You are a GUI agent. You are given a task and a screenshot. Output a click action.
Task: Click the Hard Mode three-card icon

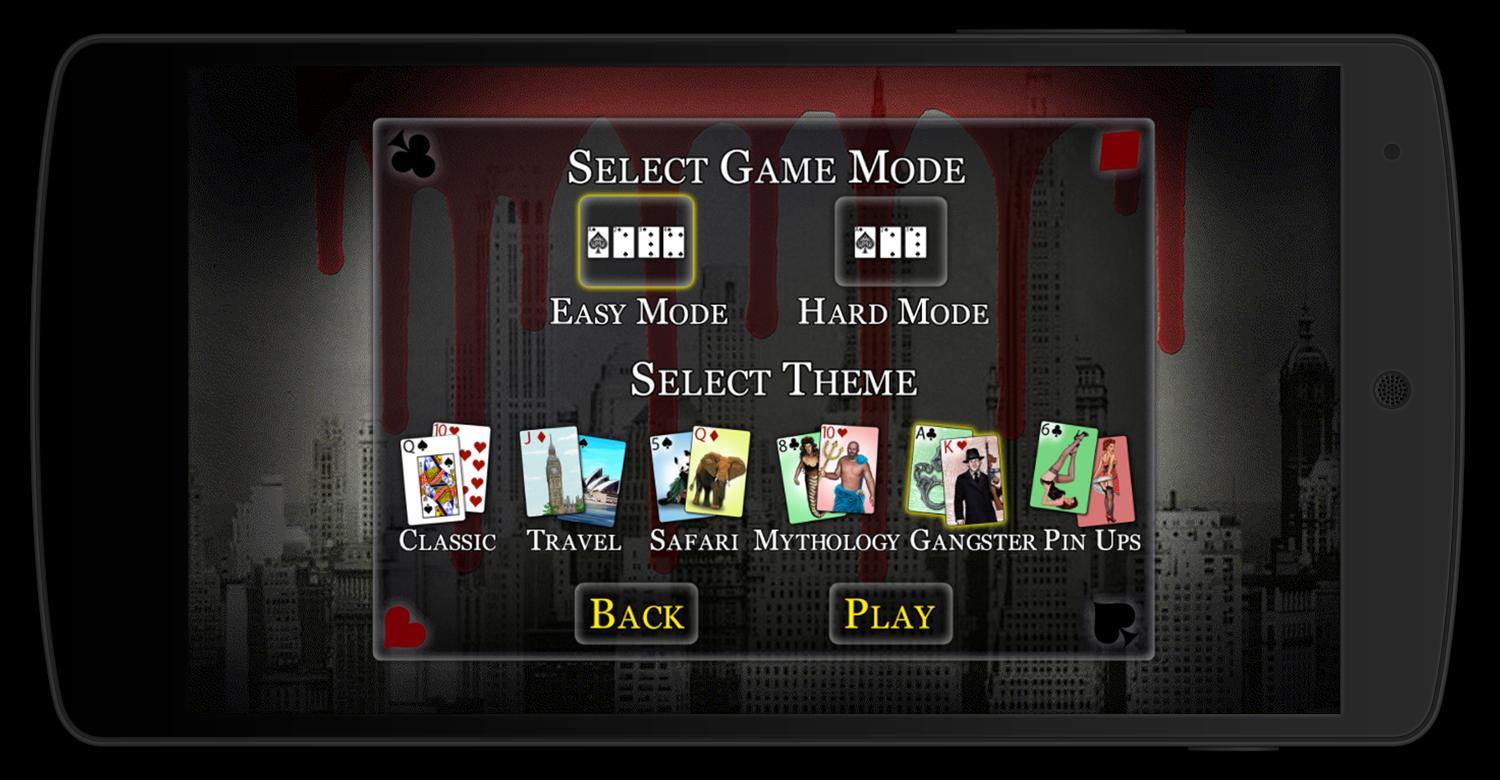[889, 240]
